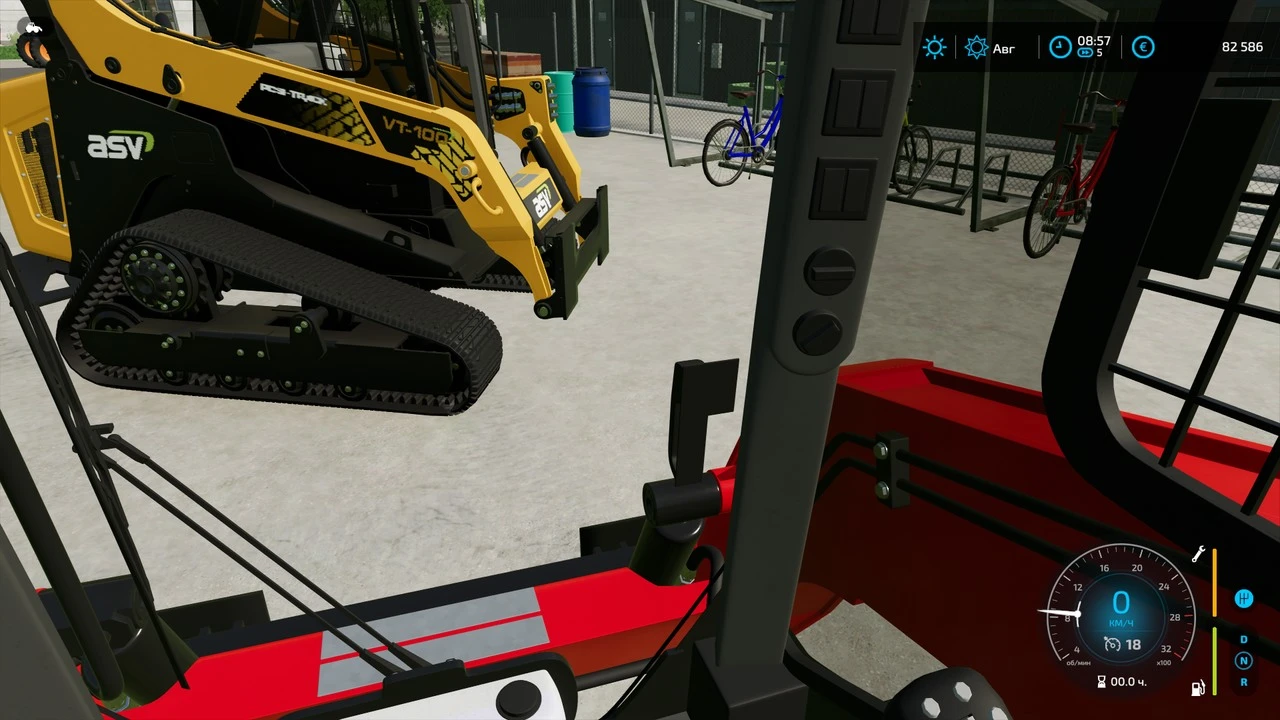Click the money balance 82 586
The image size is (1280, 720).
[x=1242, y=46]
